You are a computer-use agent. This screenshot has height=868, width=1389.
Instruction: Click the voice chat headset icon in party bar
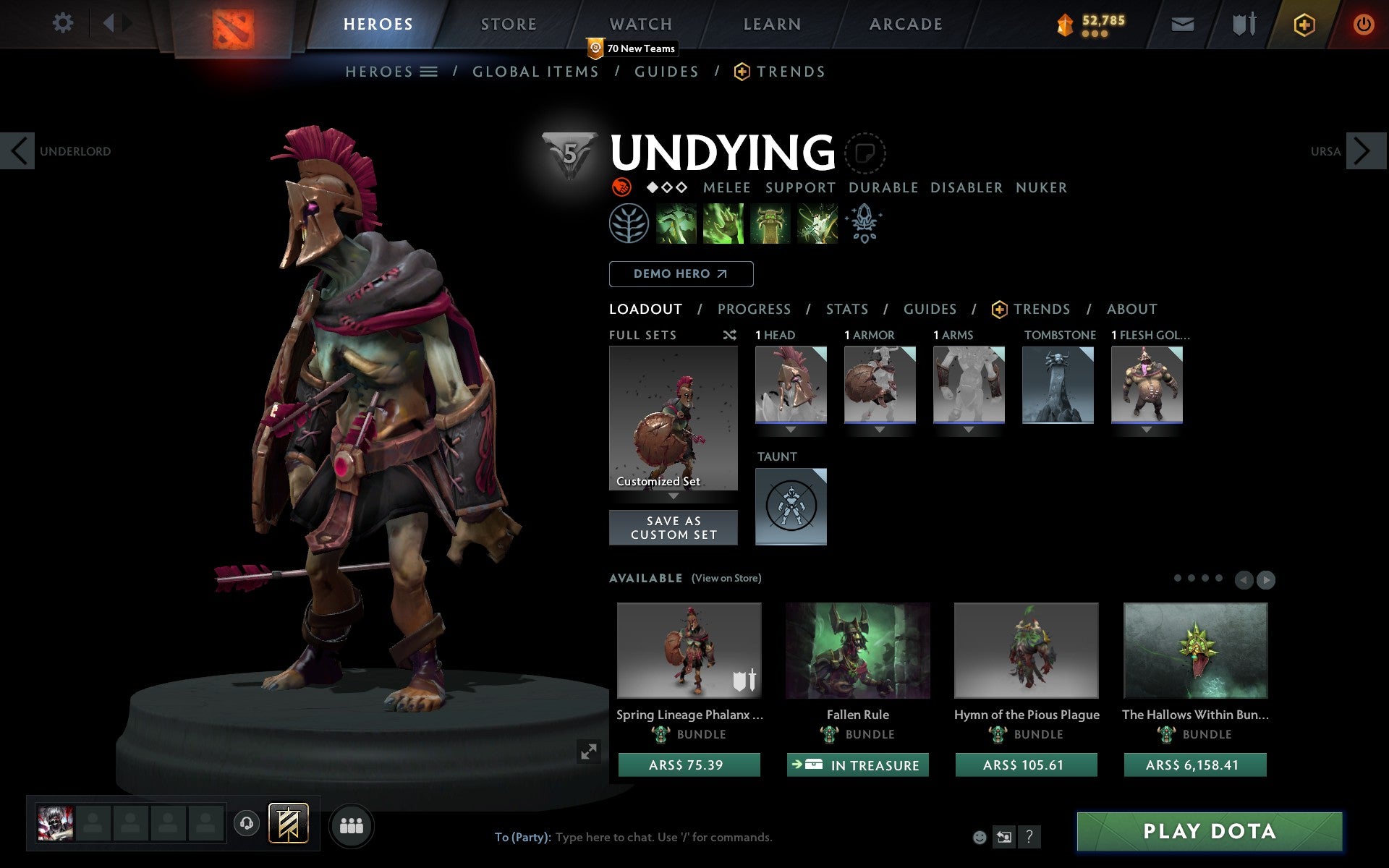[x=246, y=825]
